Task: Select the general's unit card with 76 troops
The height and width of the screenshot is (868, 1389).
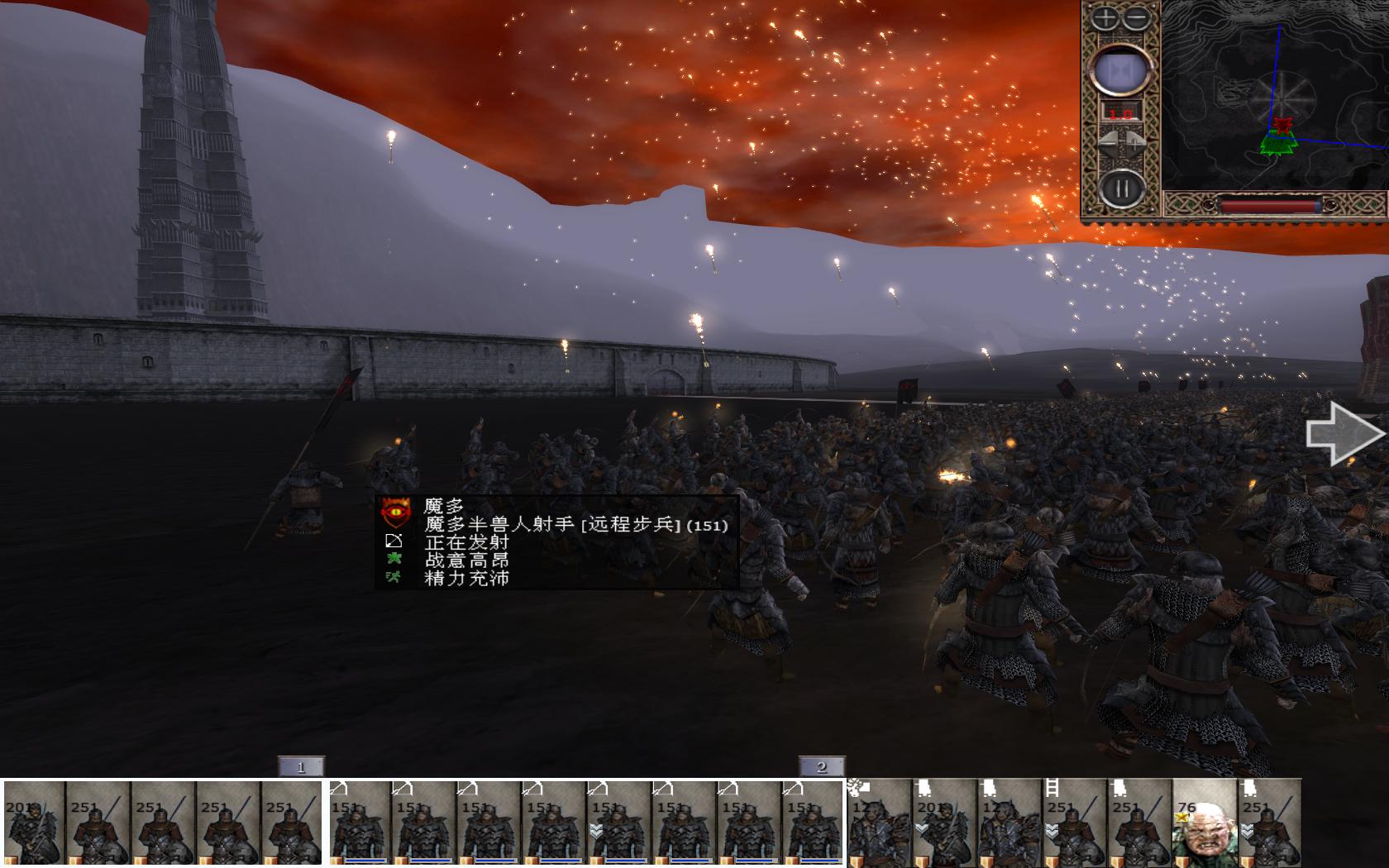Action: 1204,823
